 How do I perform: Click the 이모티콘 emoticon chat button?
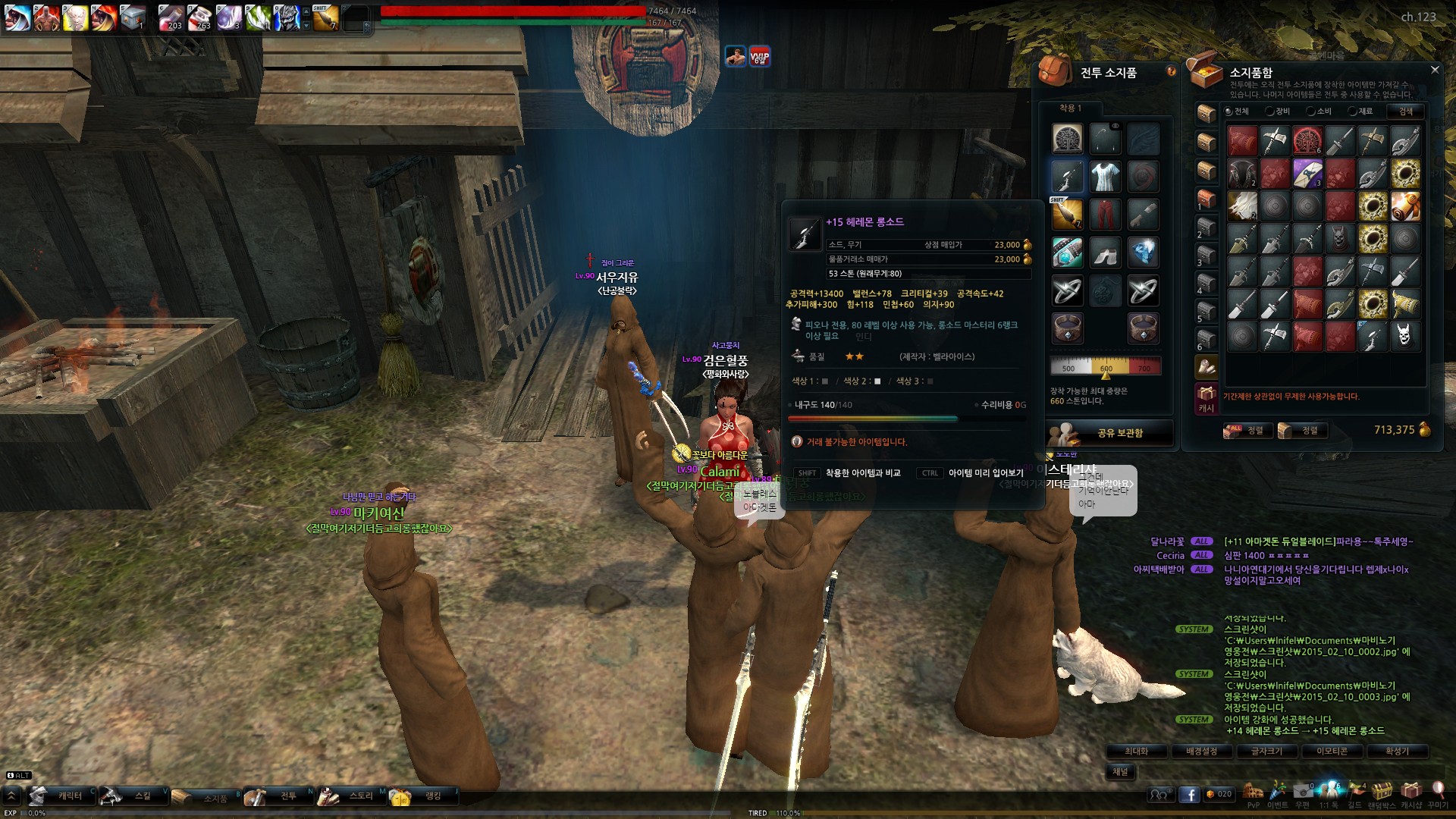(1332, 751)
